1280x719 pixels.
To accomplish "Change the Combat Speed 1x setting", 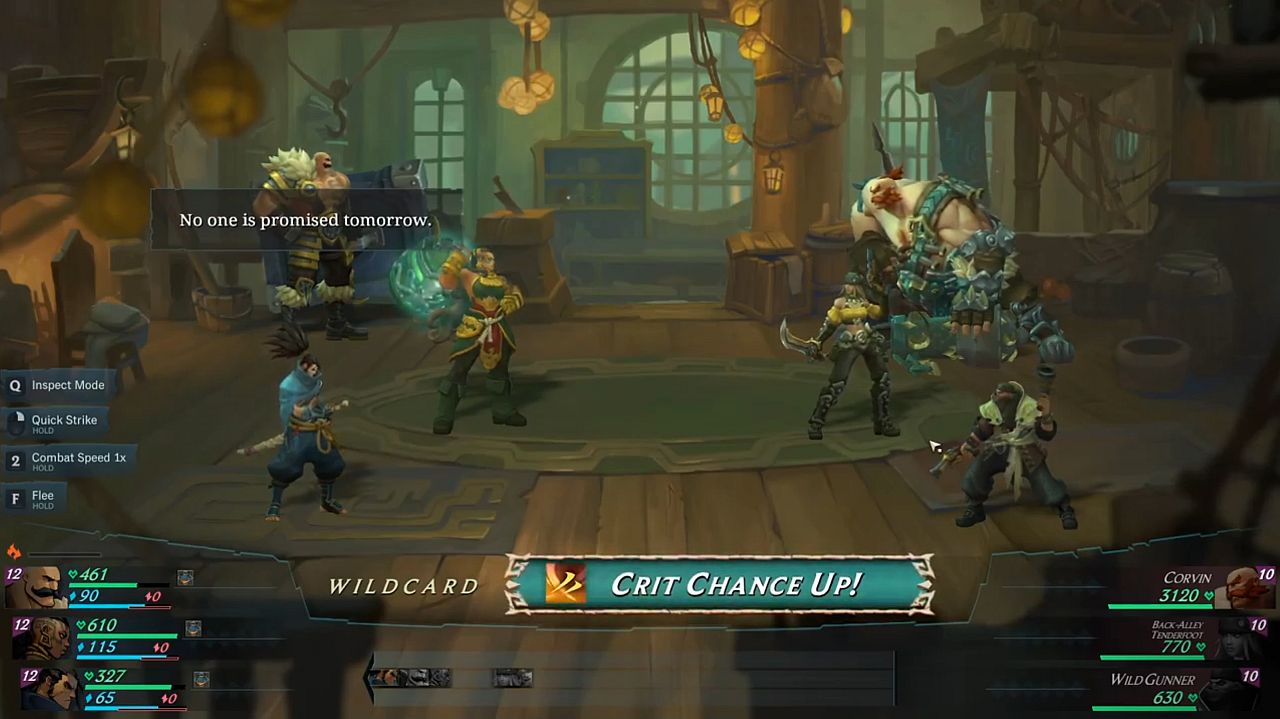I will pyautogui.click(x=68, y=459).
